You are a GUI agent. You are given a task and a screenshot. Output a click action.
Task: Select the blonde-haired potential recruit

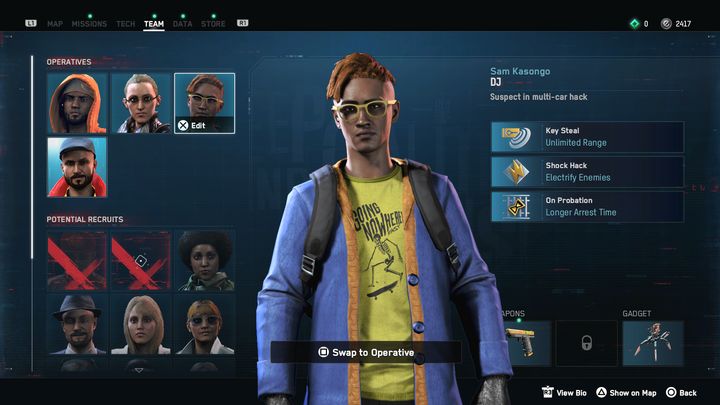tap(140, 324)
